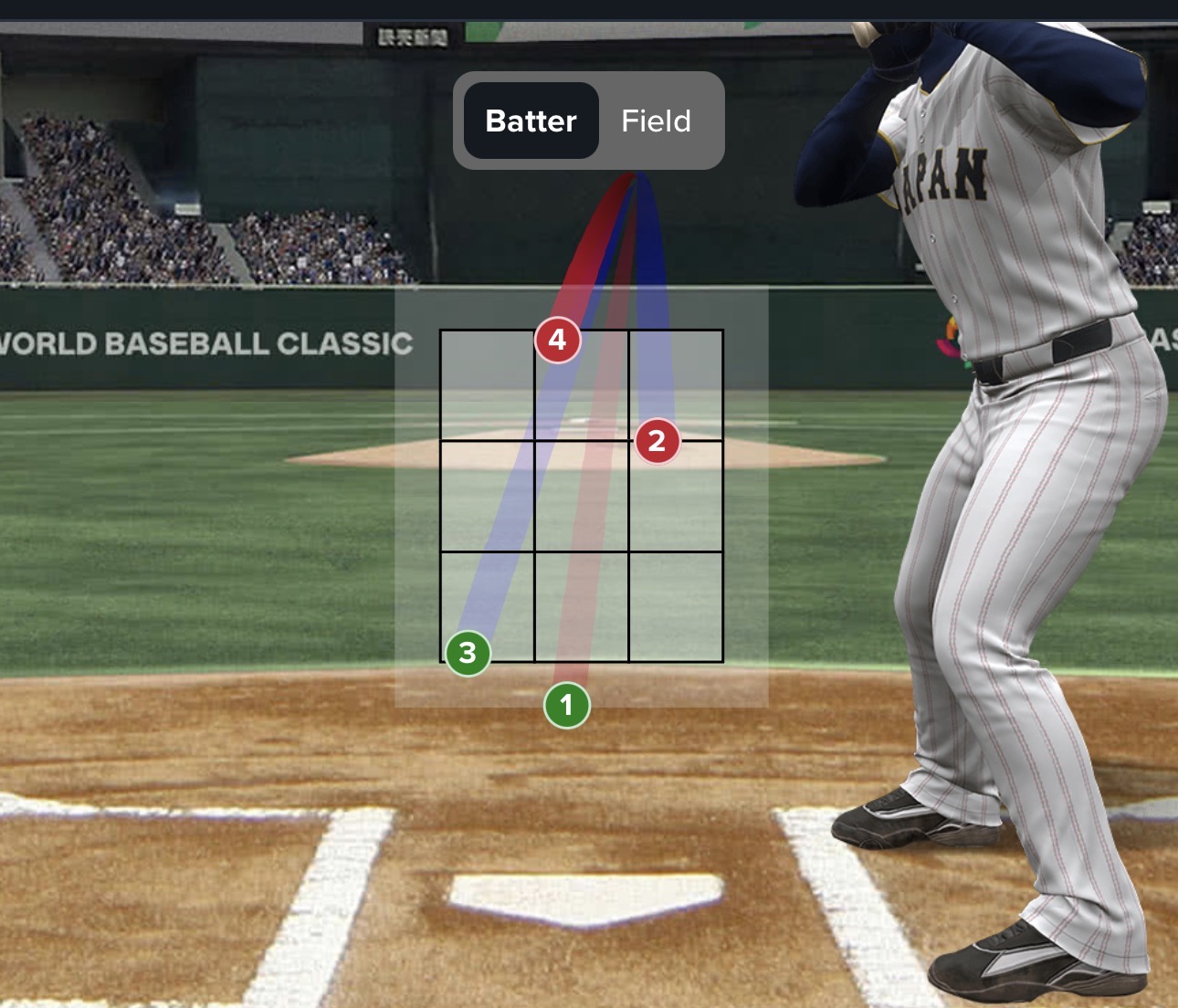Choose the green pitch 3 marker
Image resolution: width=1178 pixels, height=1008 pixels.
click(468, 653)
